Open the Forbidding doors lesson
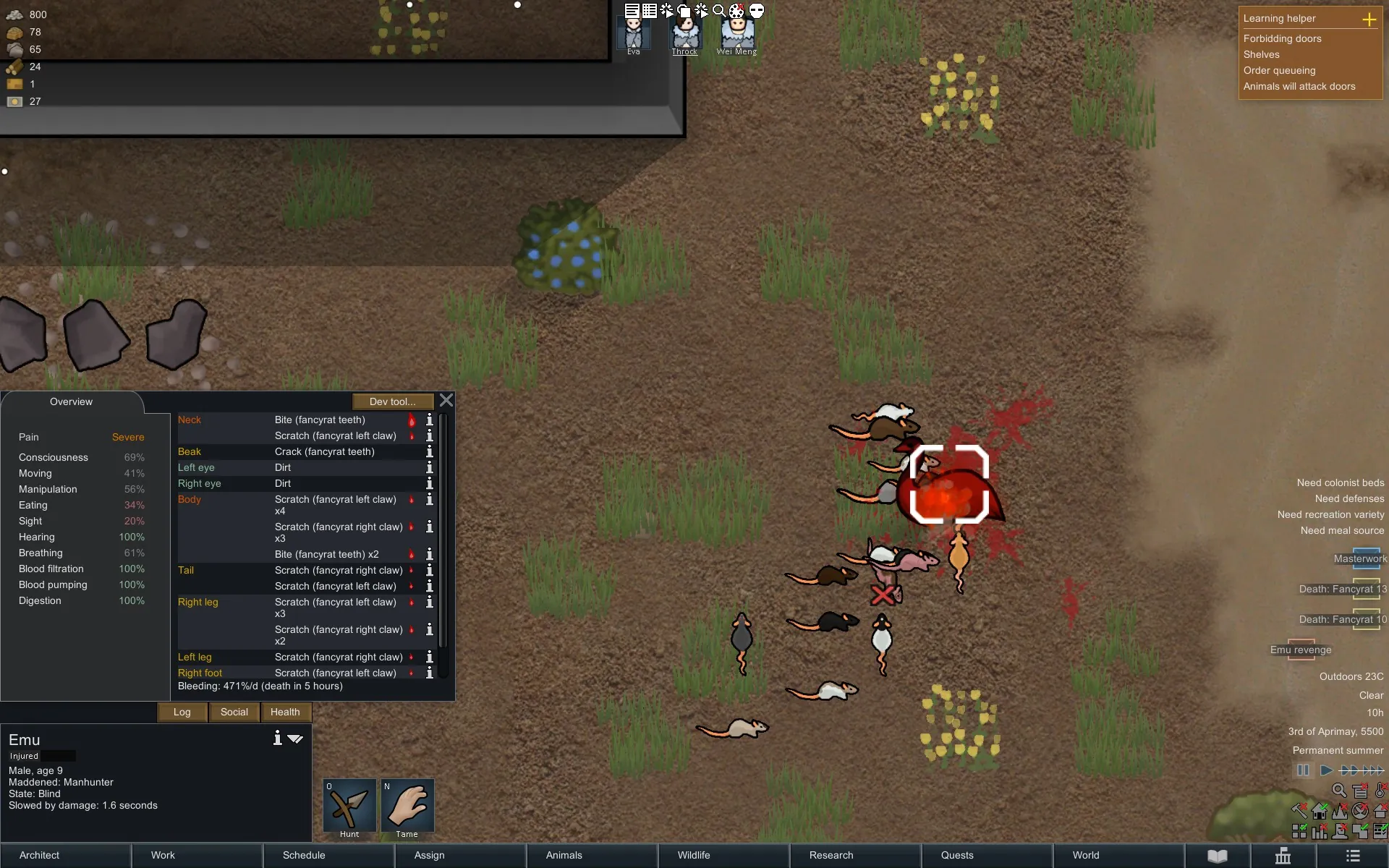Viewport: 1389px width, 868px height. click(x=1282, y=38)
